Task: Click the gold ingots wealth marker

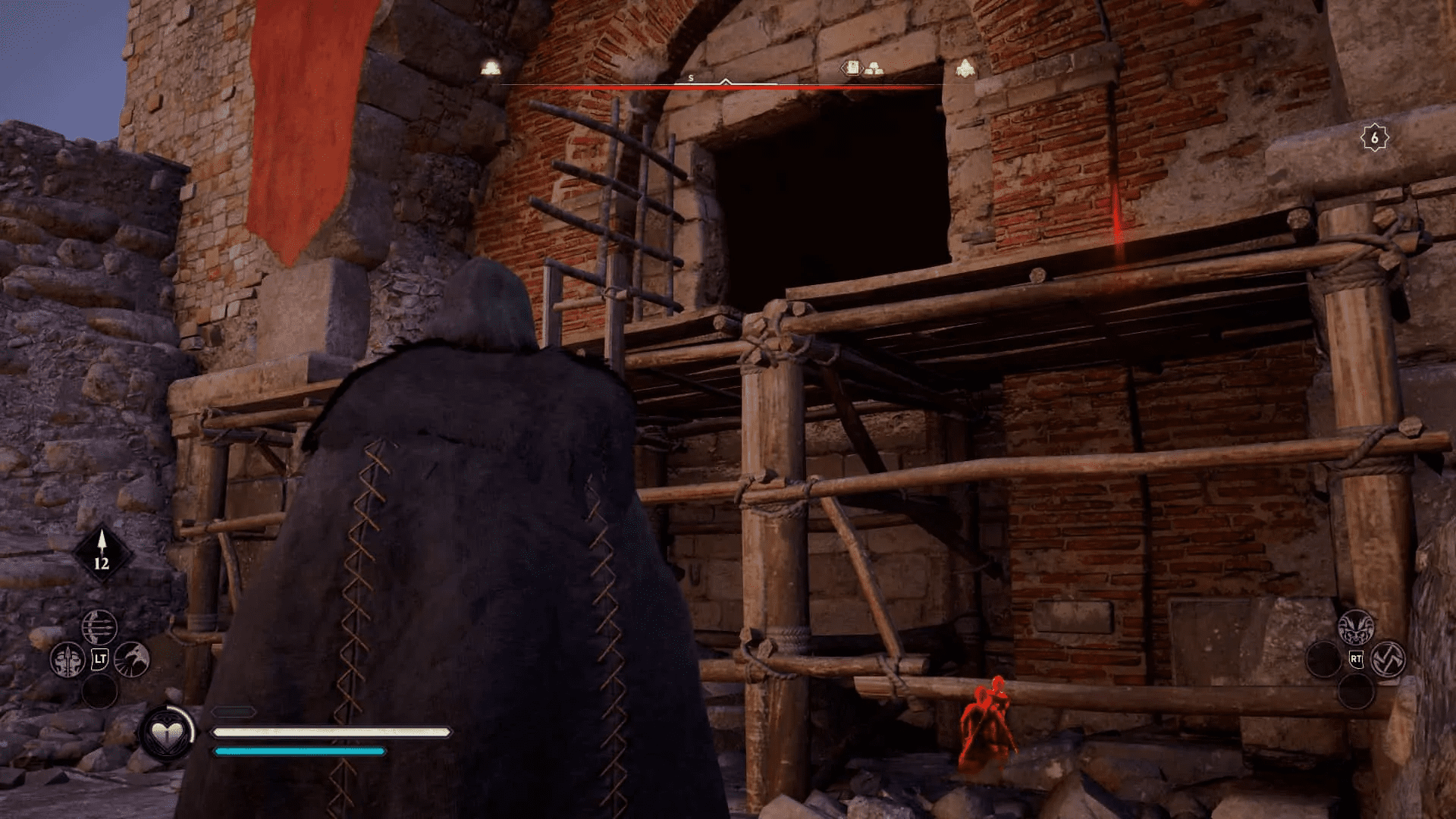Action: 873,68
